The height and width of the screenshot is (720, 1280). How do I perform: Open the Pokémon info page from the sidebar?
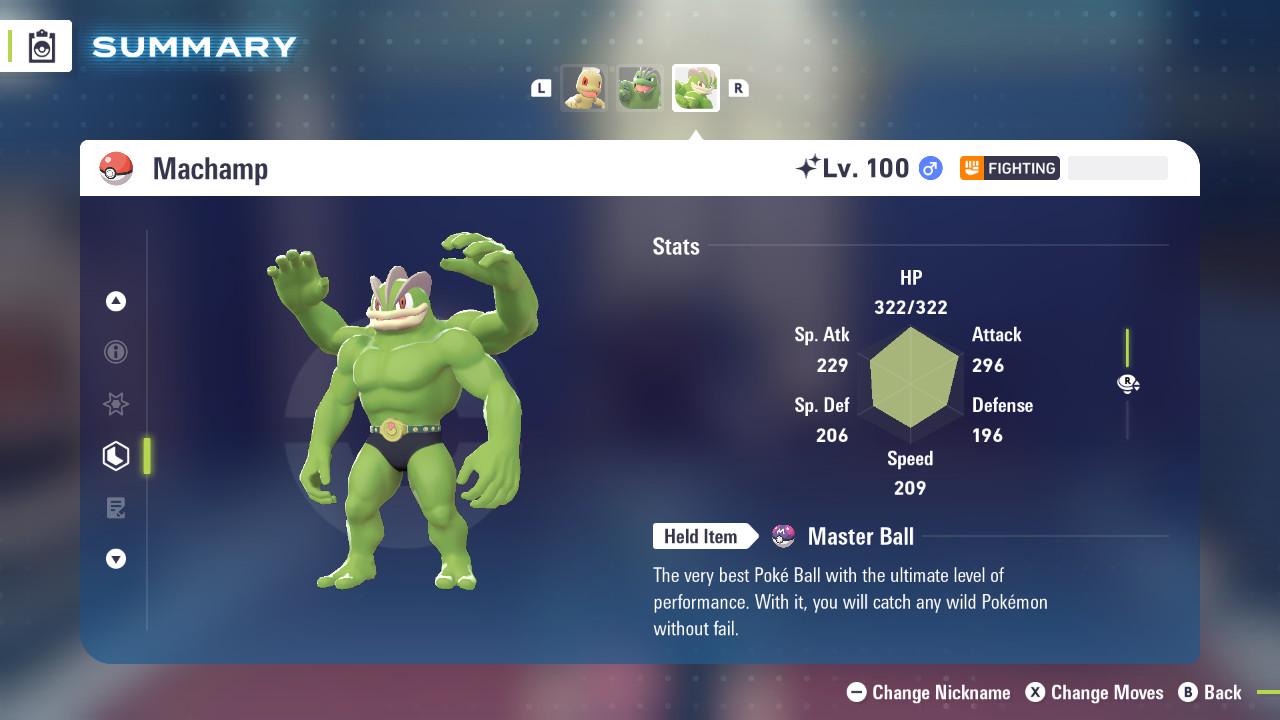pos(116,352)
